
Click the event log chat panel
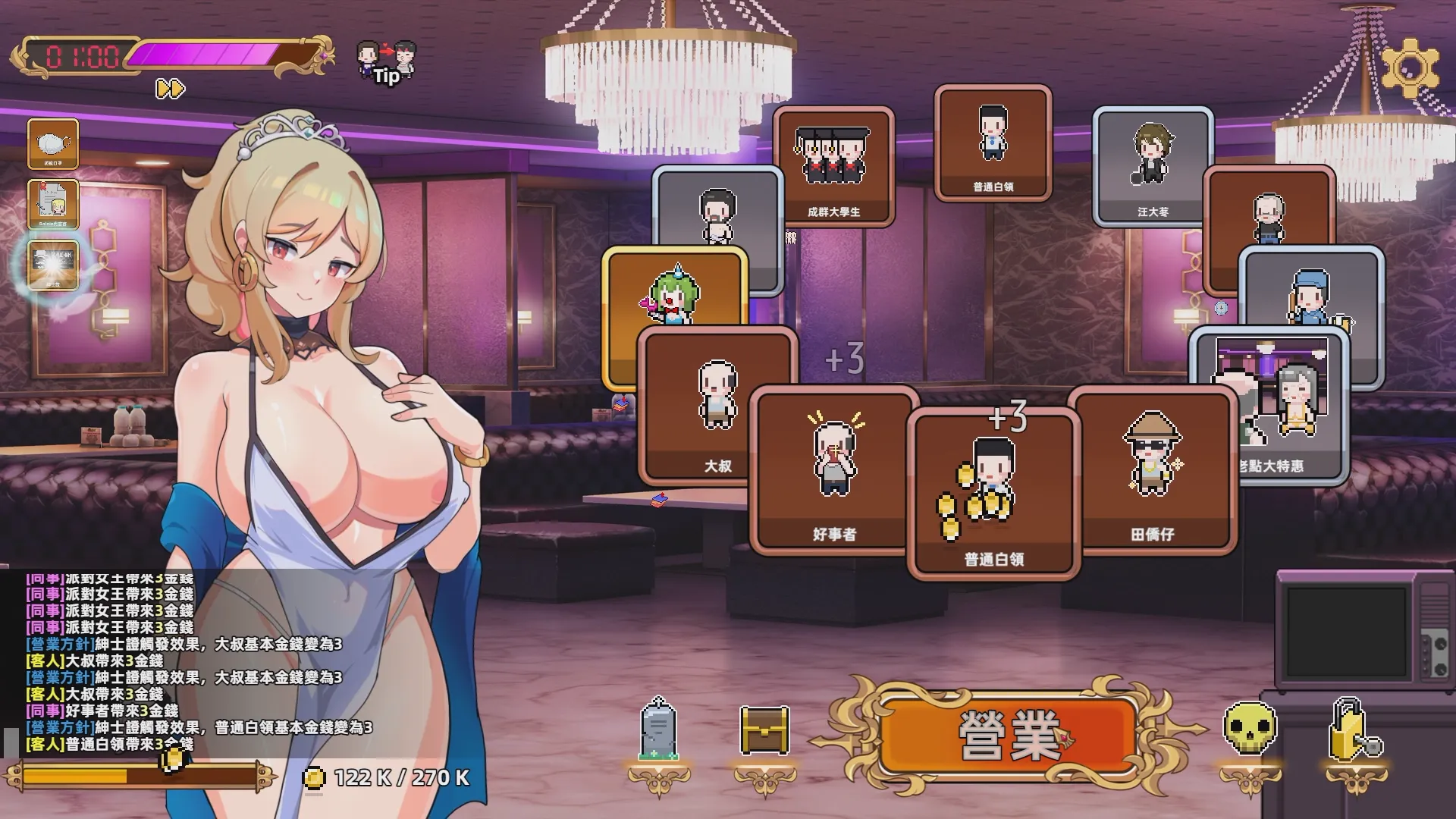[182, 661]
